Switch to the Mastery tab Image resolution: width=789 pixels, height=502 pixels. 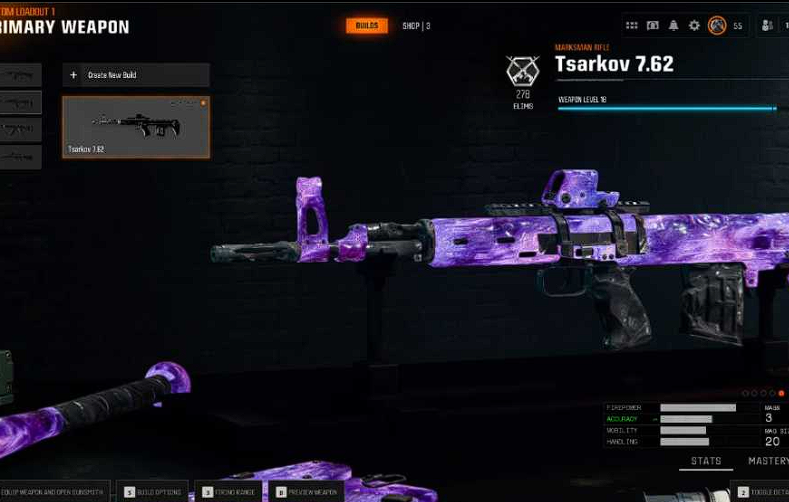(768, 461)
